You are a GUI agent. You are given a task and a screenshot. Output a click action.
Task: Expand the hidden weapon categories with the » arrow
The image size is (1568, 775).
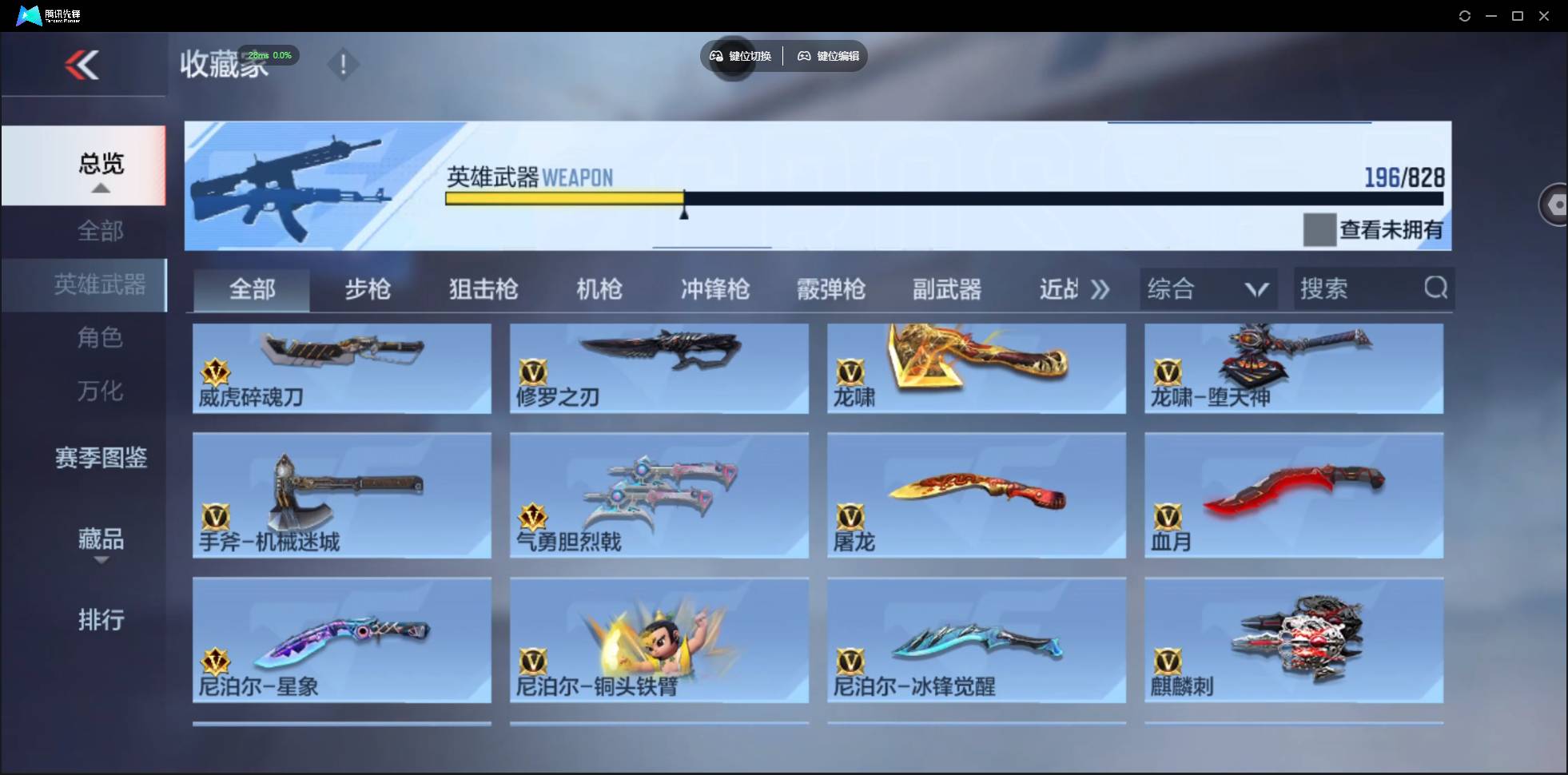(x=1100, y=289)
